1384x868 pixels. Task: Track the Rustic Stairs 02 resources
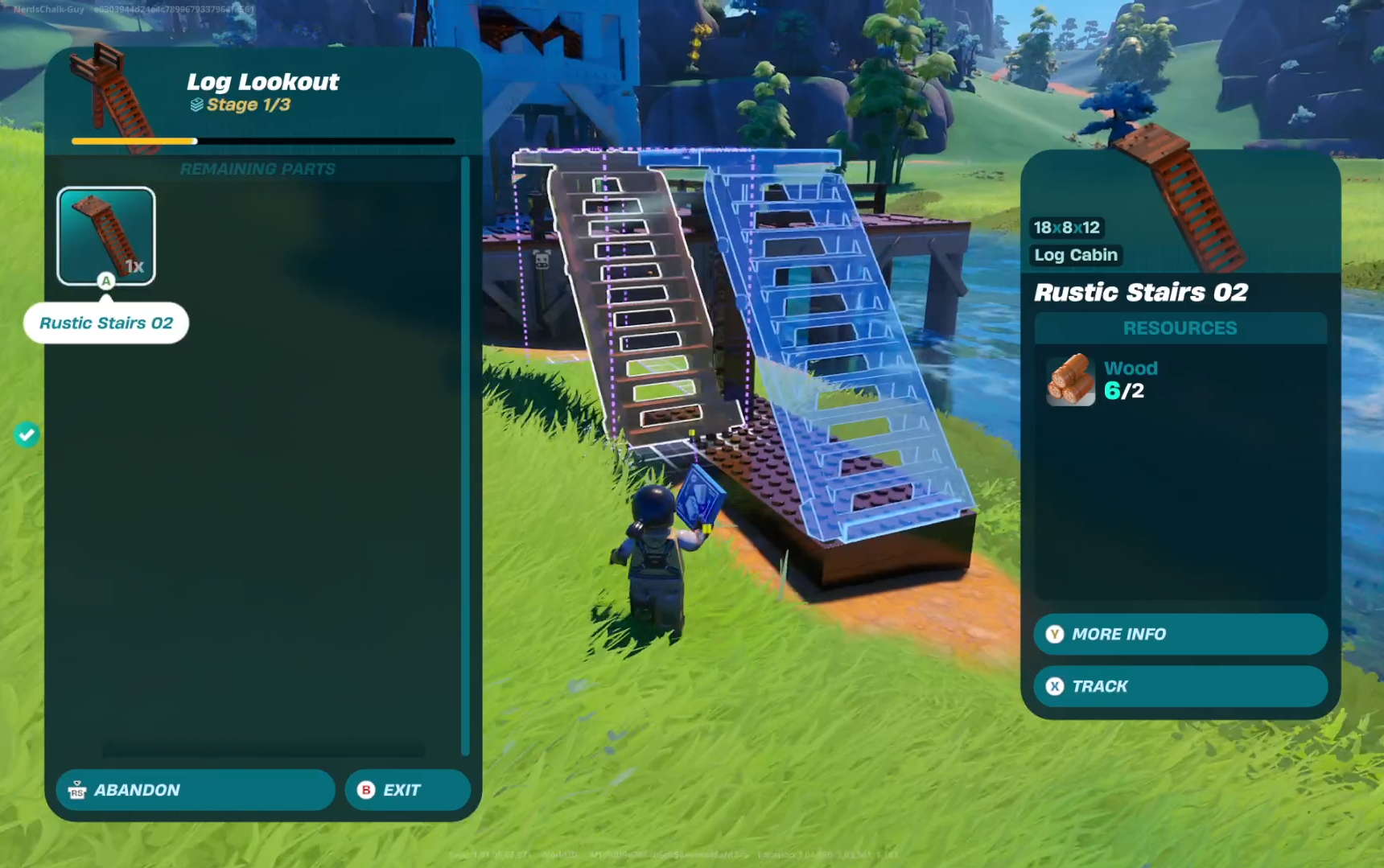(1180, 686)
